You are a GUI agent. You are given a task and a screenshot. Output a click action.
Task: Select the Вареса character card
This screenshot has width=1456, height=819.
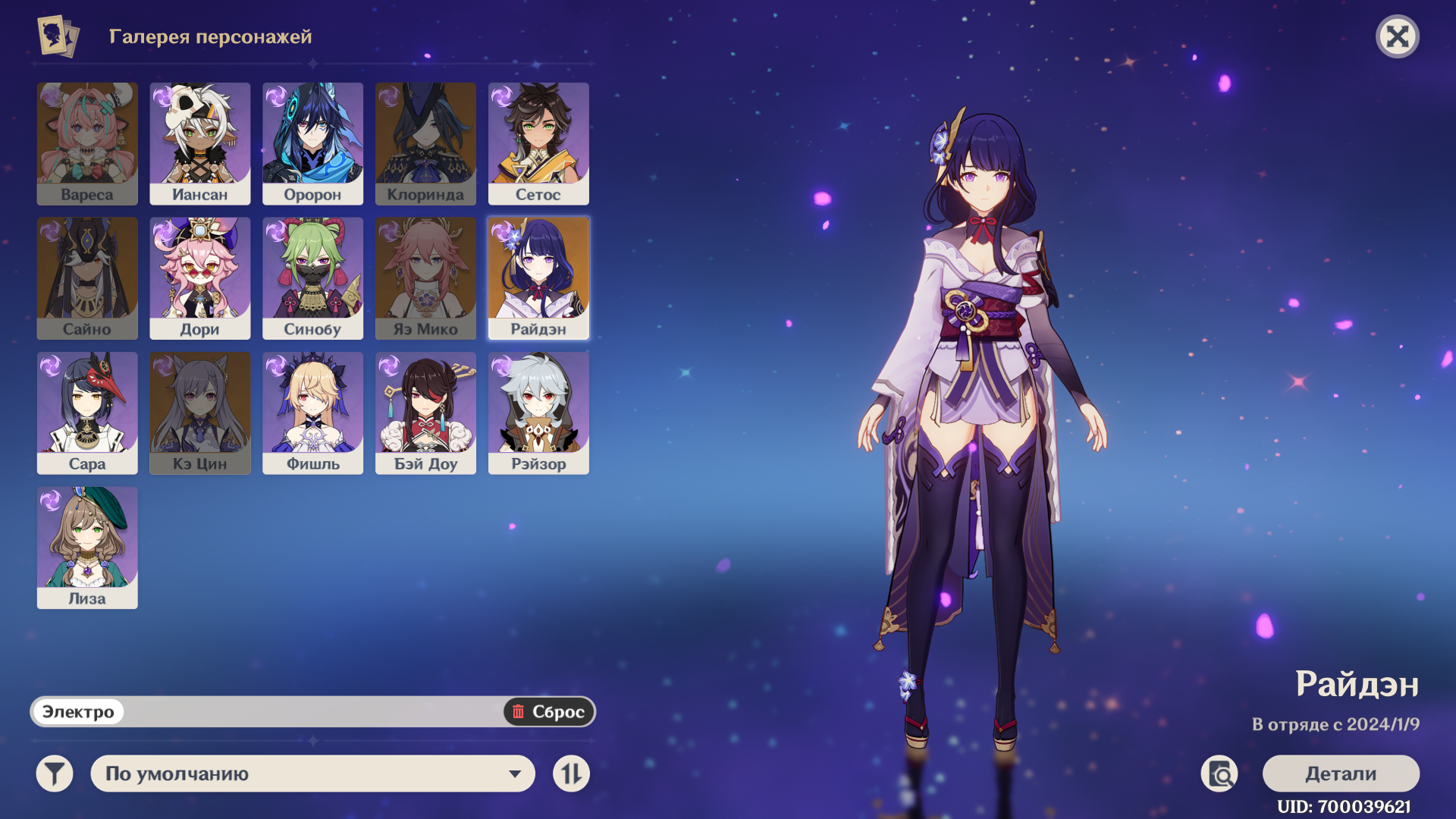tap(87, 143)
